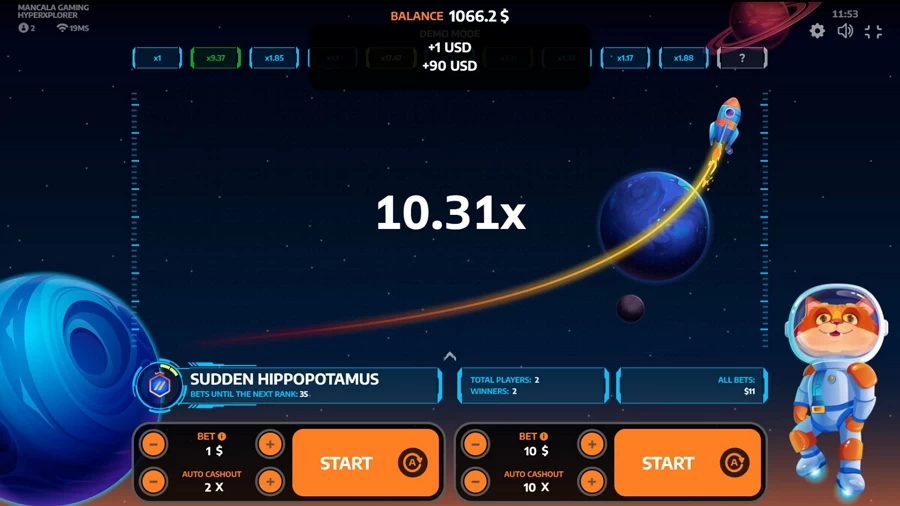Lower the 2 X auto cashout value
Viewport: 900px width, 506px height.
pyautogui.click(x=153, y=481)
